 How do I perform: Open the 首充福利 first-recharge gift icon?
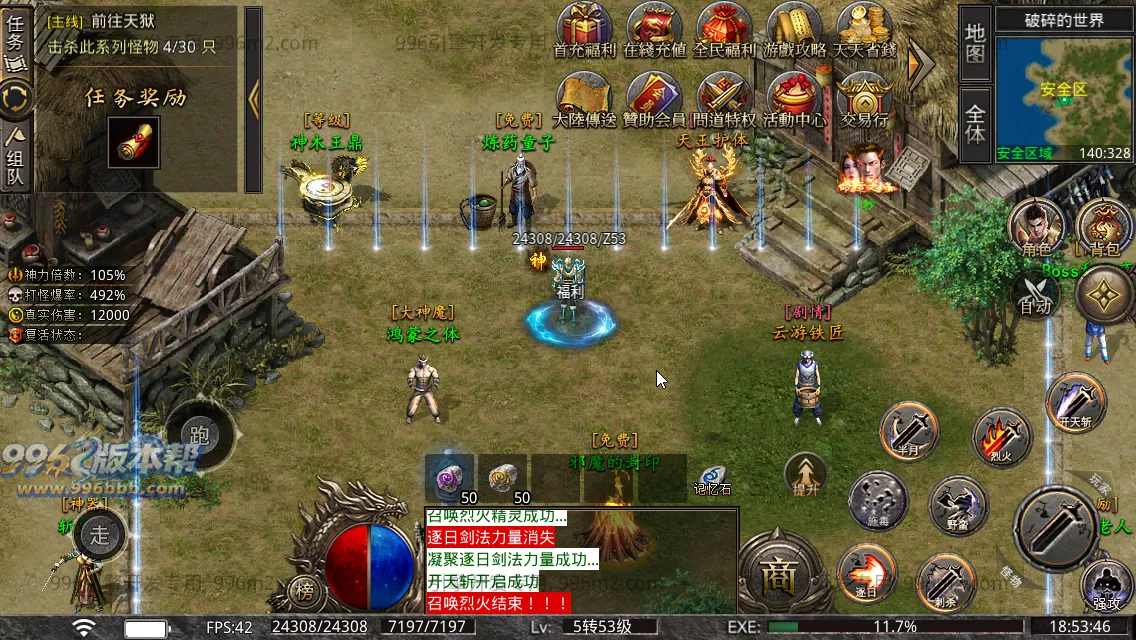[585, 28]
